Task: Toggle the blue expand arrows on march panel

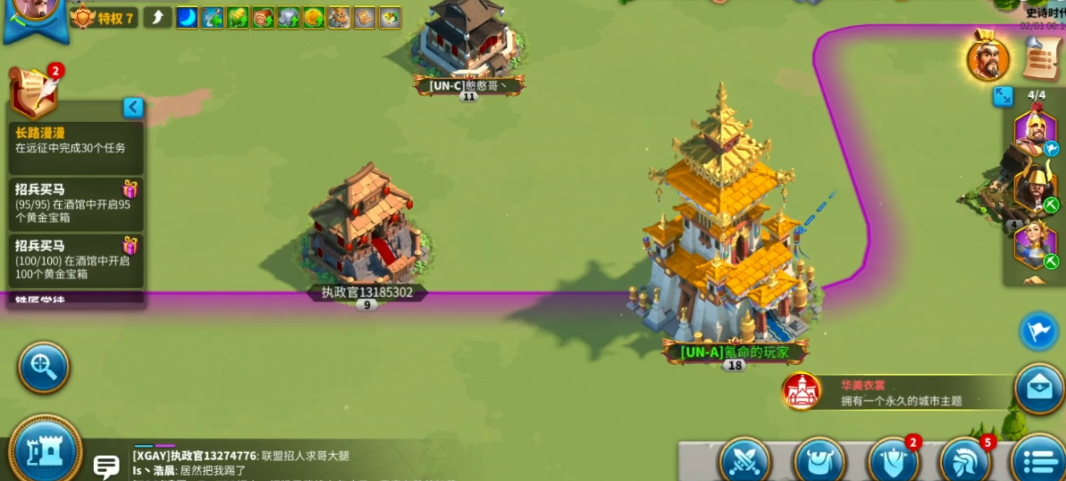Action: tap(1003, 96)
